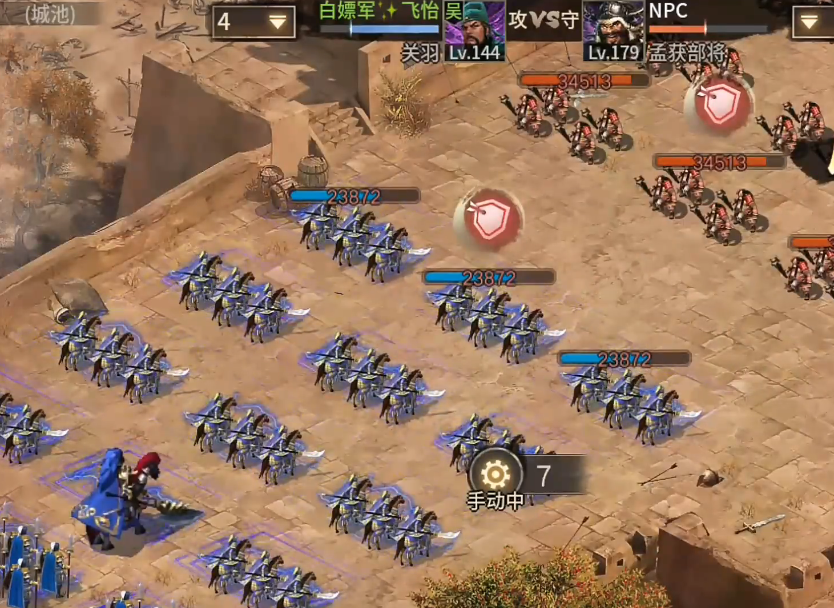Open the dropdown showing number 4
This screenshot has height=608, width=834.
(x=254, y=22)
